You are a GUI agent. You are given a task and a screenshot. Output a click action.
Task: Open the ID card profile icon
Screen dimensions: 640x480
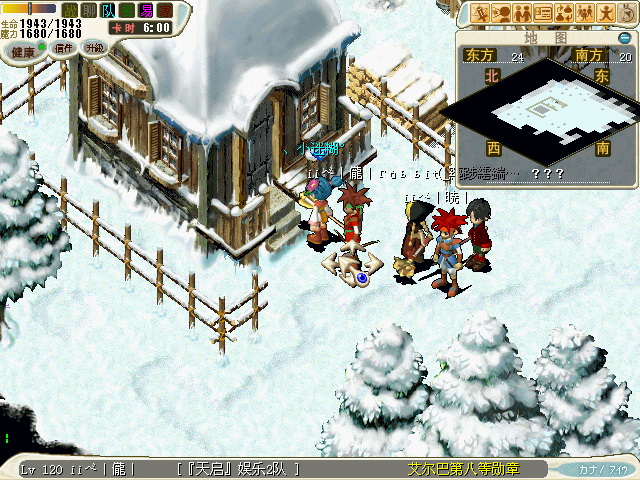click(544, 13)
